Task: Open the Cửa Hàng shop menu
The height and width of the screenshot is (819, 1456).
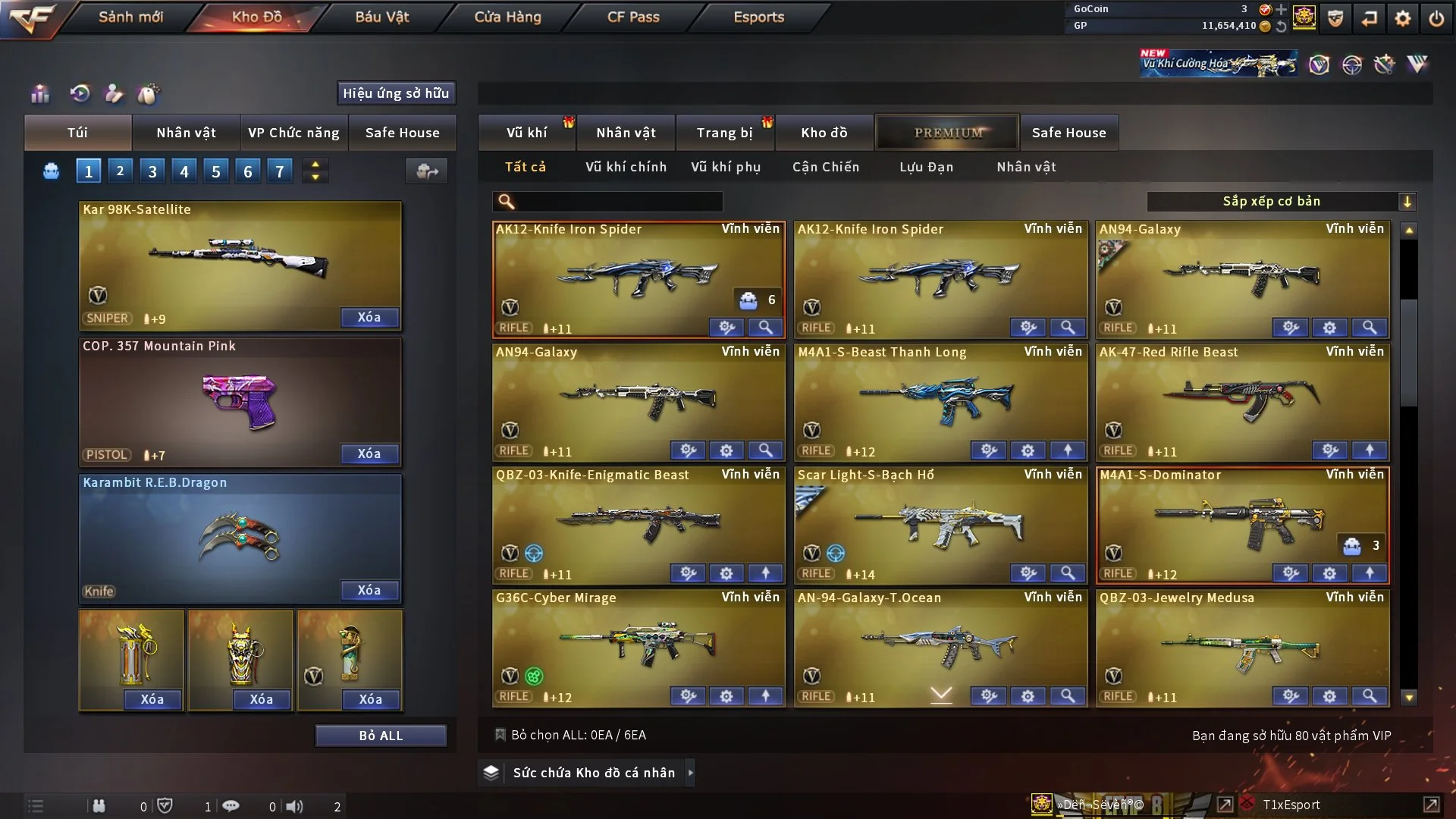Action: pos(507,17)
